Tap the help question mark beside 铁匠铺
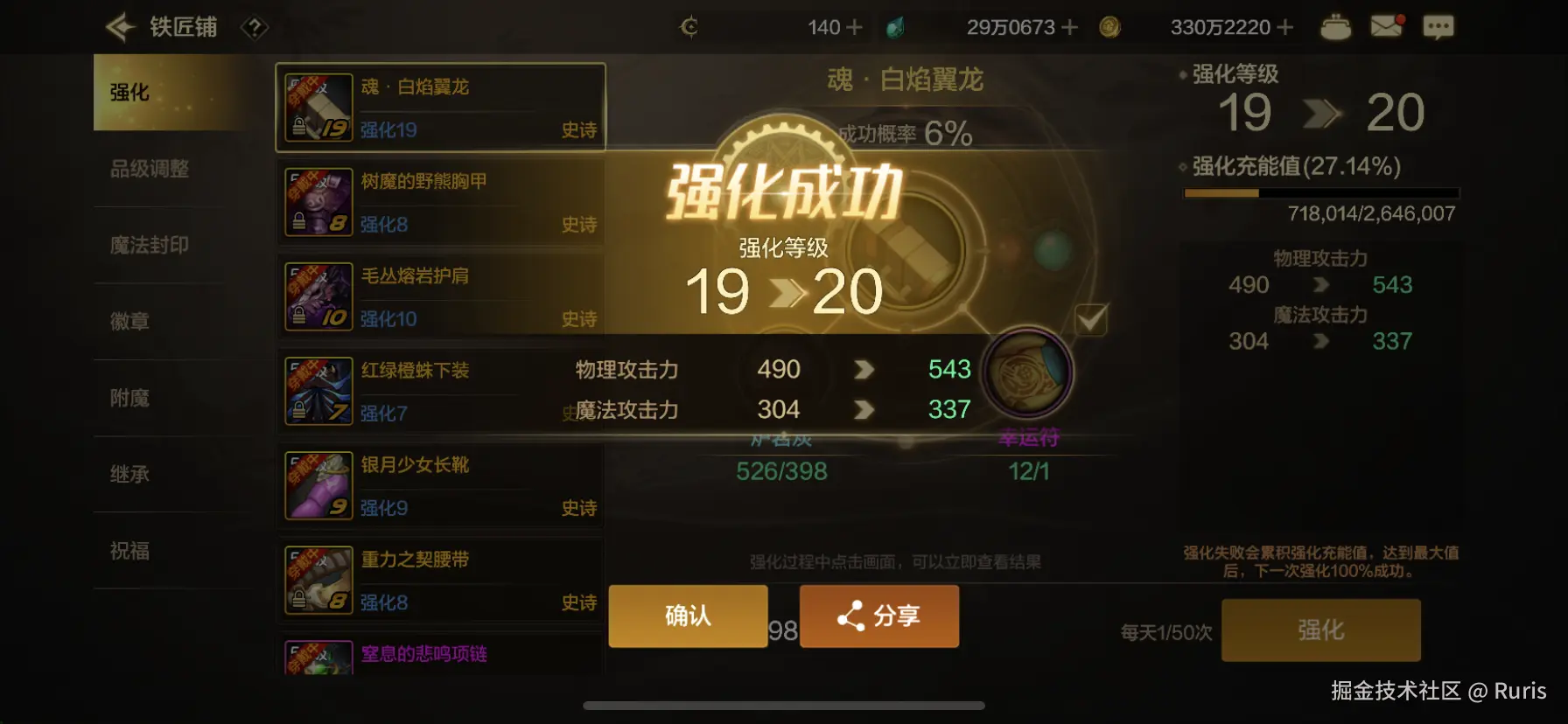1568x724 pixels. [x=253, y=28]
